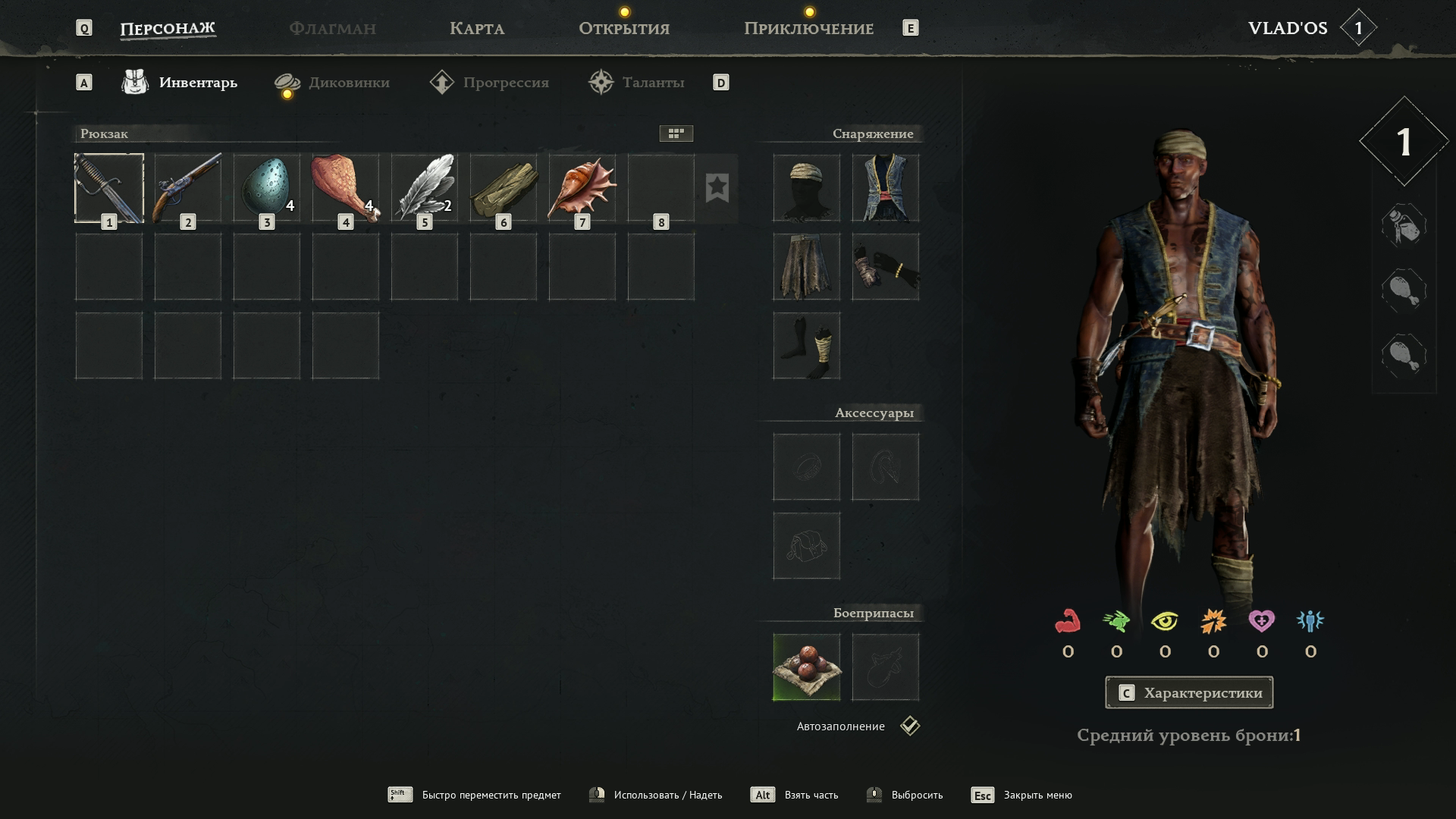Choose the seashell item slot

(582, 188)
